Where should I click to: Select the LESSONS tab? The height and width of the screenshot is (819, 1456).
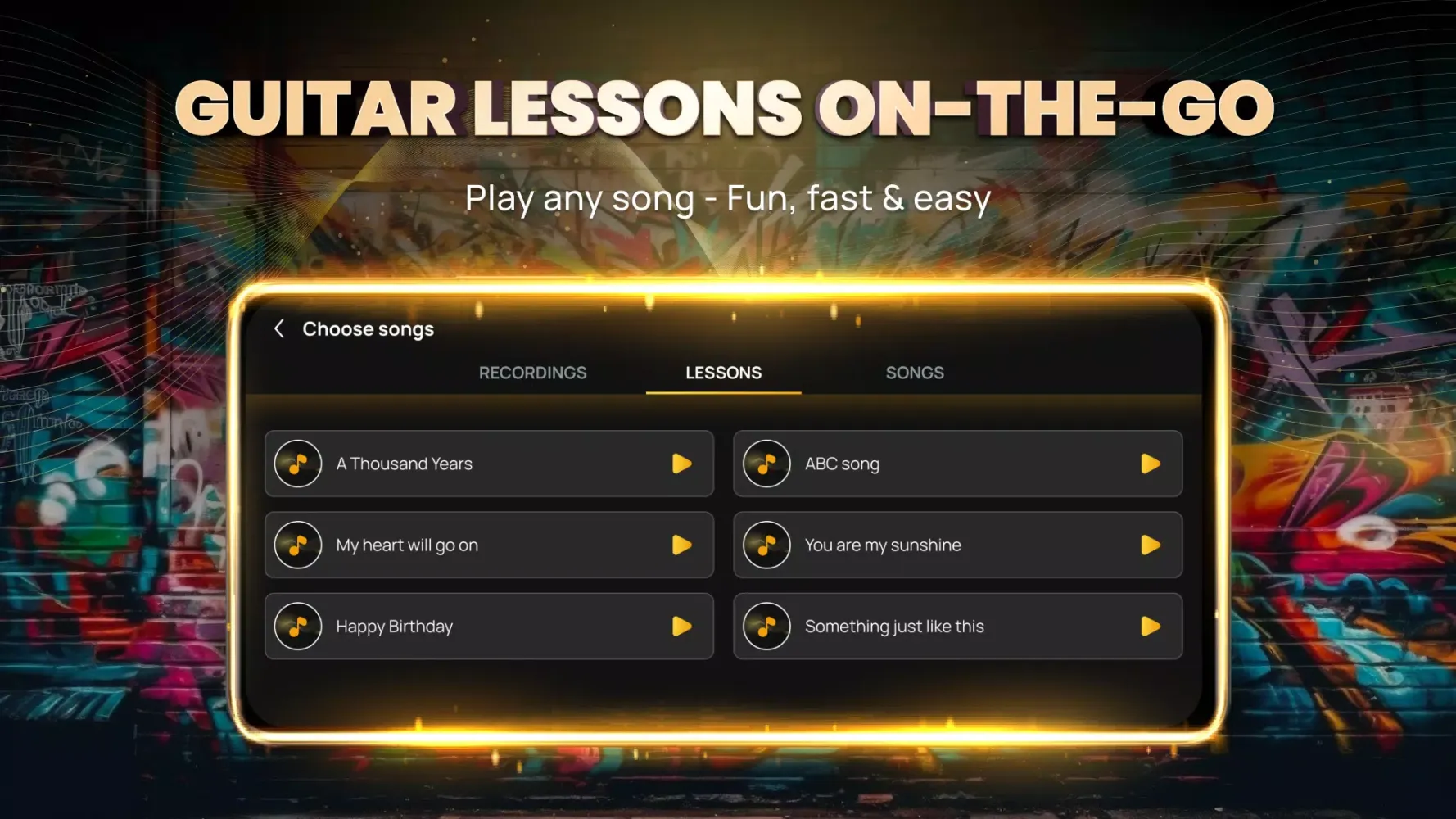[x=723, y=373]
